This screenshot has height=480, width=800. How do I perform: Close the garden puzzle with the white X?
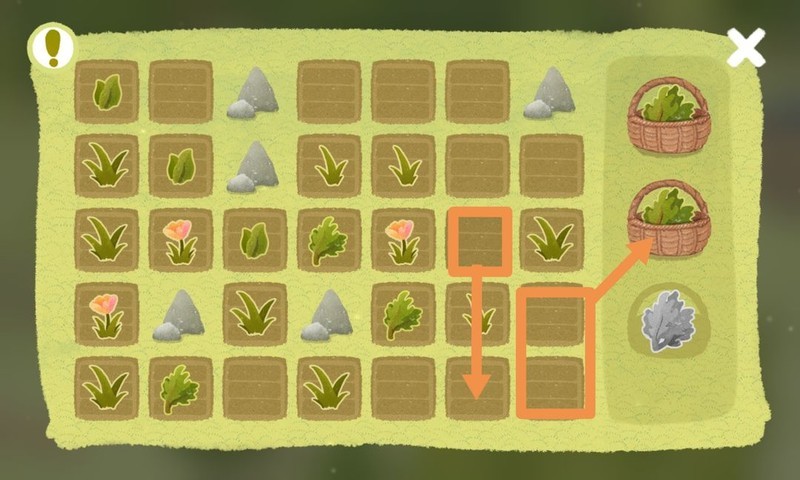746,47
